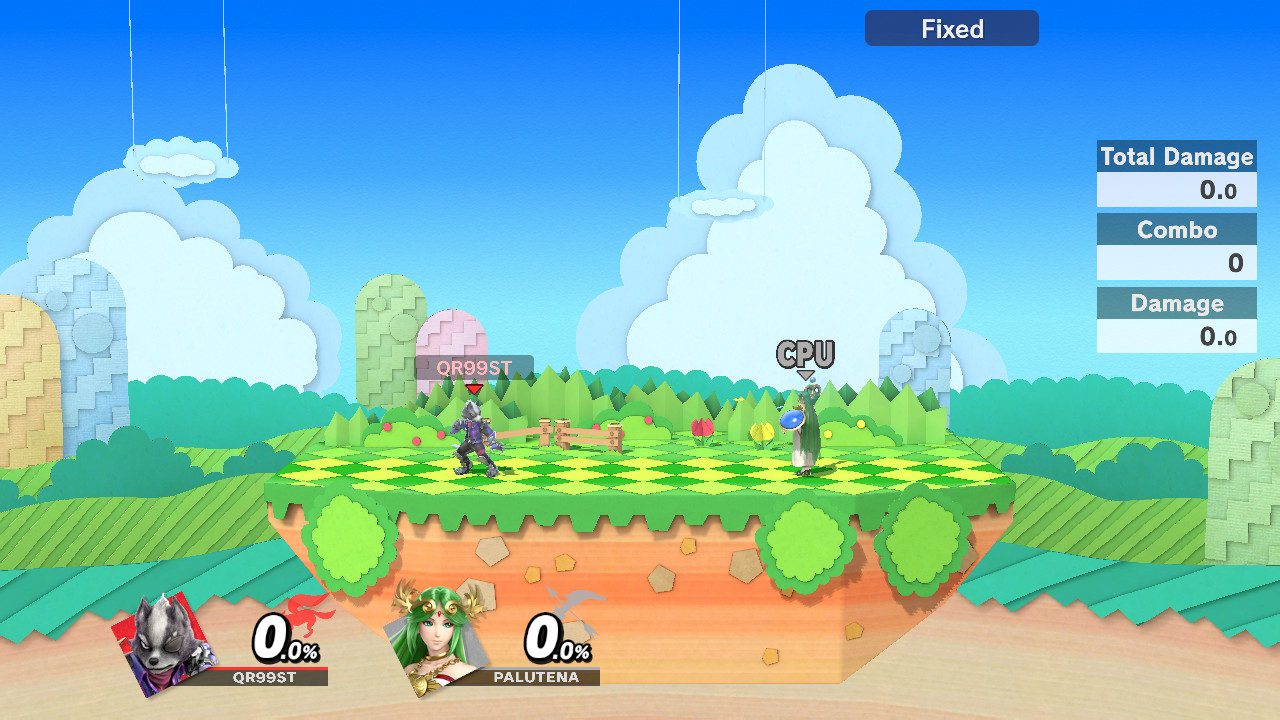Select the Damage header label
The width and height of the screenshot is (1280, 720).
(x=1177, y=303)
